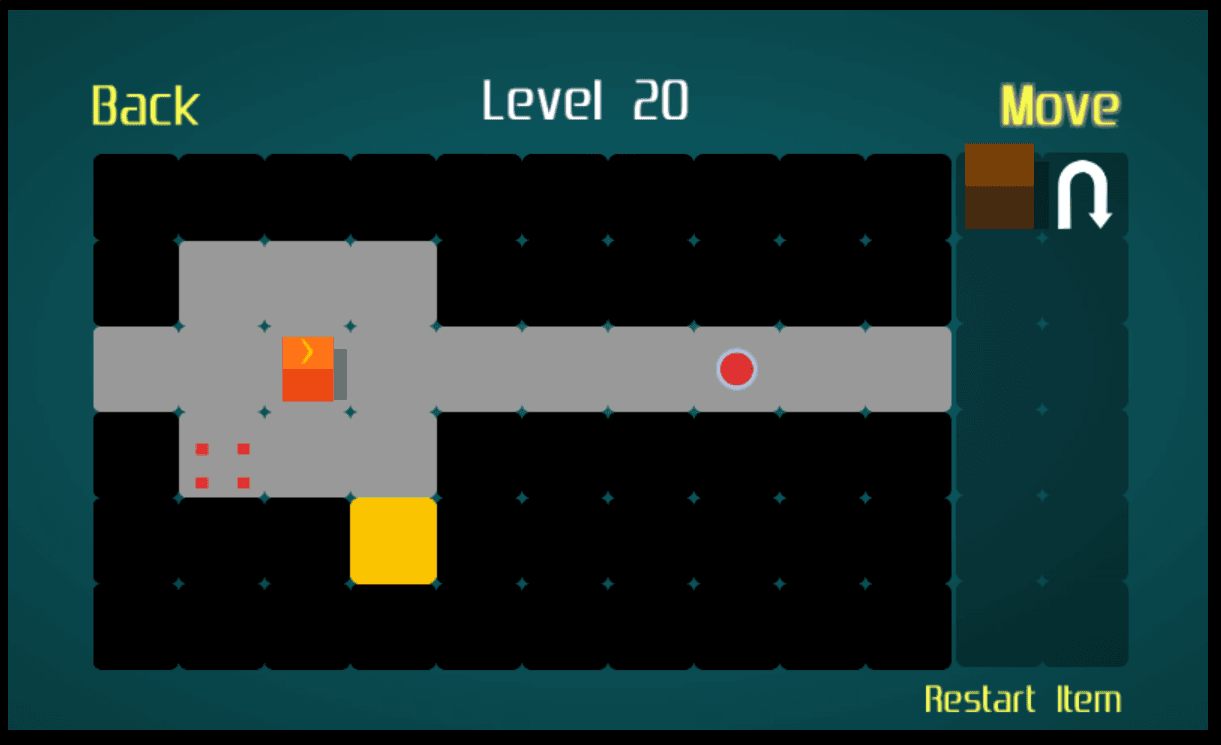Go back using the Back button
The image size is (1221, 745).
[x=145, y=106]
